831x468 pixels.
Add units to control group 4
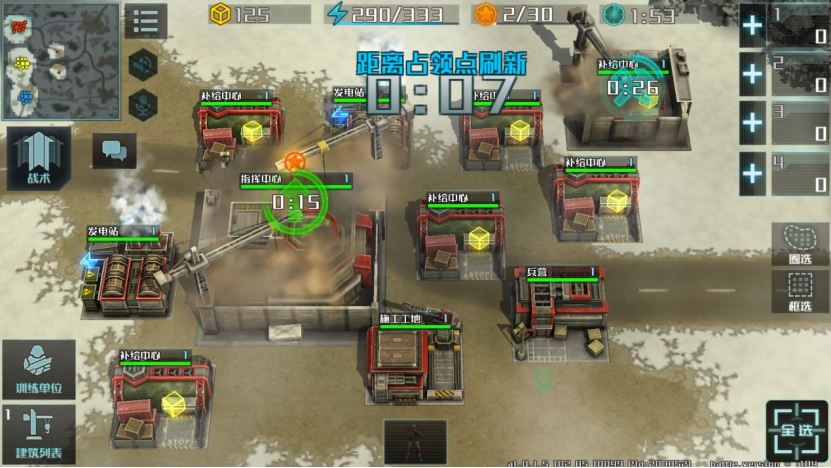click(751, 174)
